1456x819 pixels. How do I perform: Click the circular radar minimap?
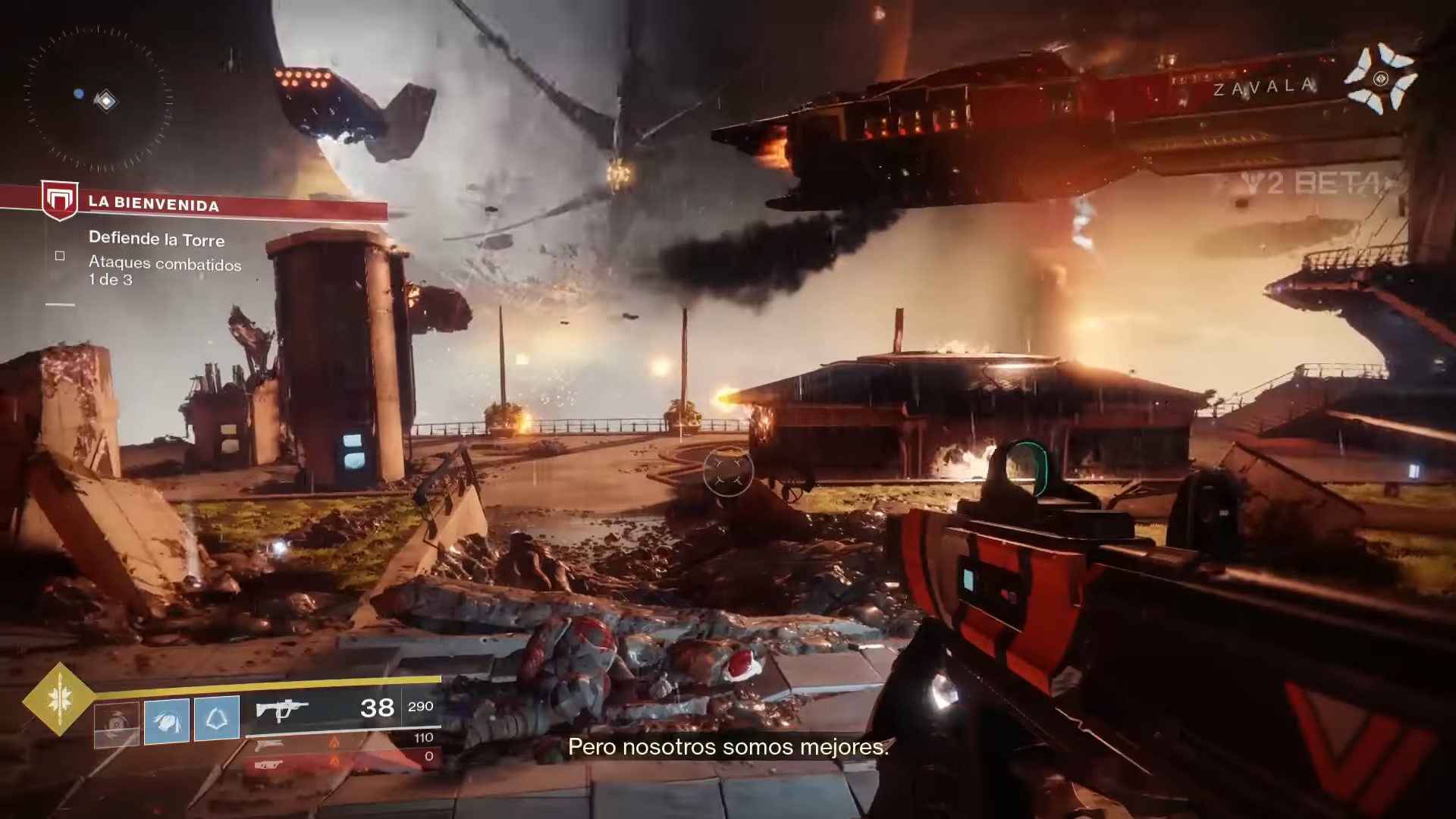tap(99, 99)
